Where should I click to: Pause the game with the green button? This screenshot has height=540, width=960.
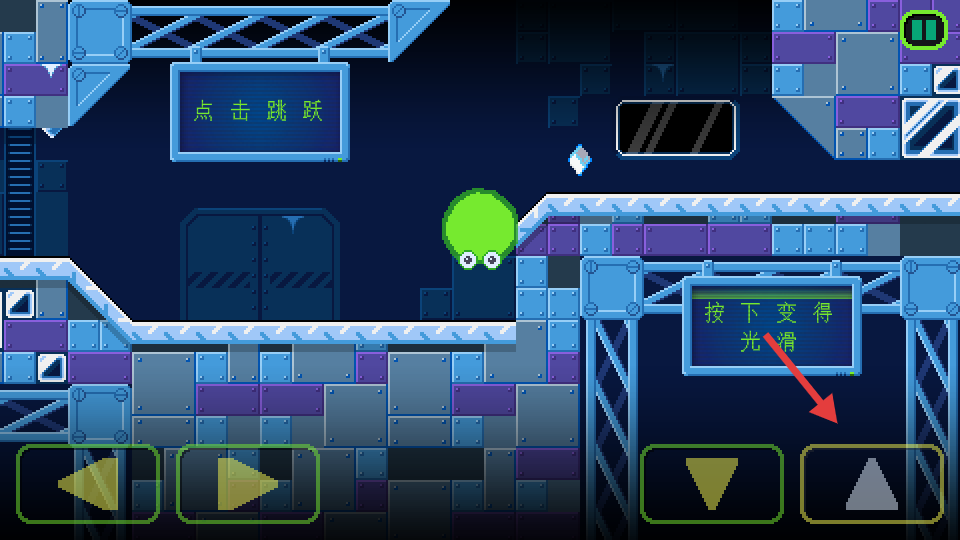(x=923, y=30)
